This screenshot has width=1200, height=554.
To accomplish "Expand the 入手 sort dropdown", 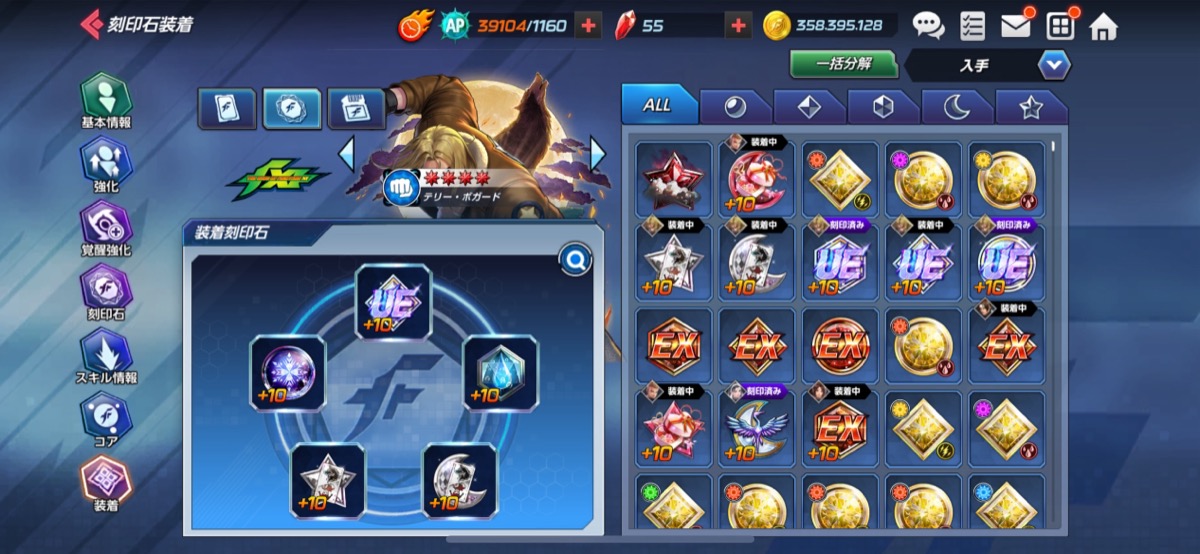I will 1054,65.
